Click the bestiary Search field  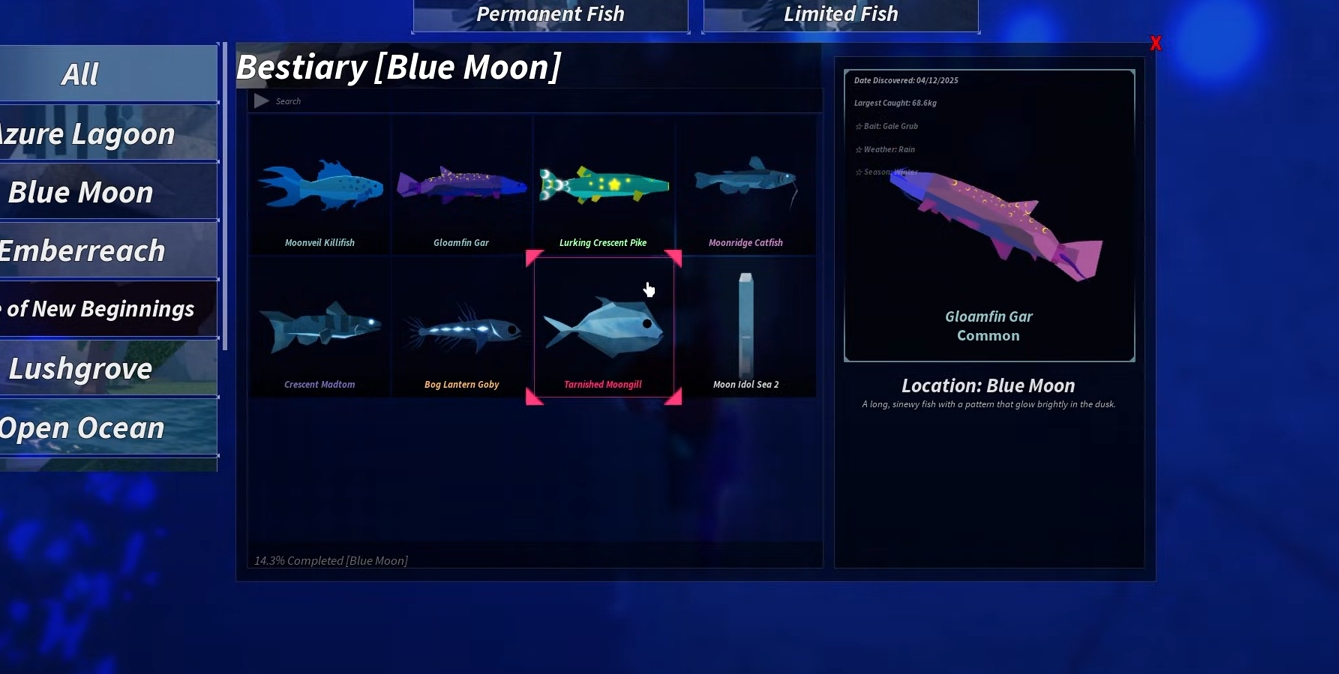(540, 101)
